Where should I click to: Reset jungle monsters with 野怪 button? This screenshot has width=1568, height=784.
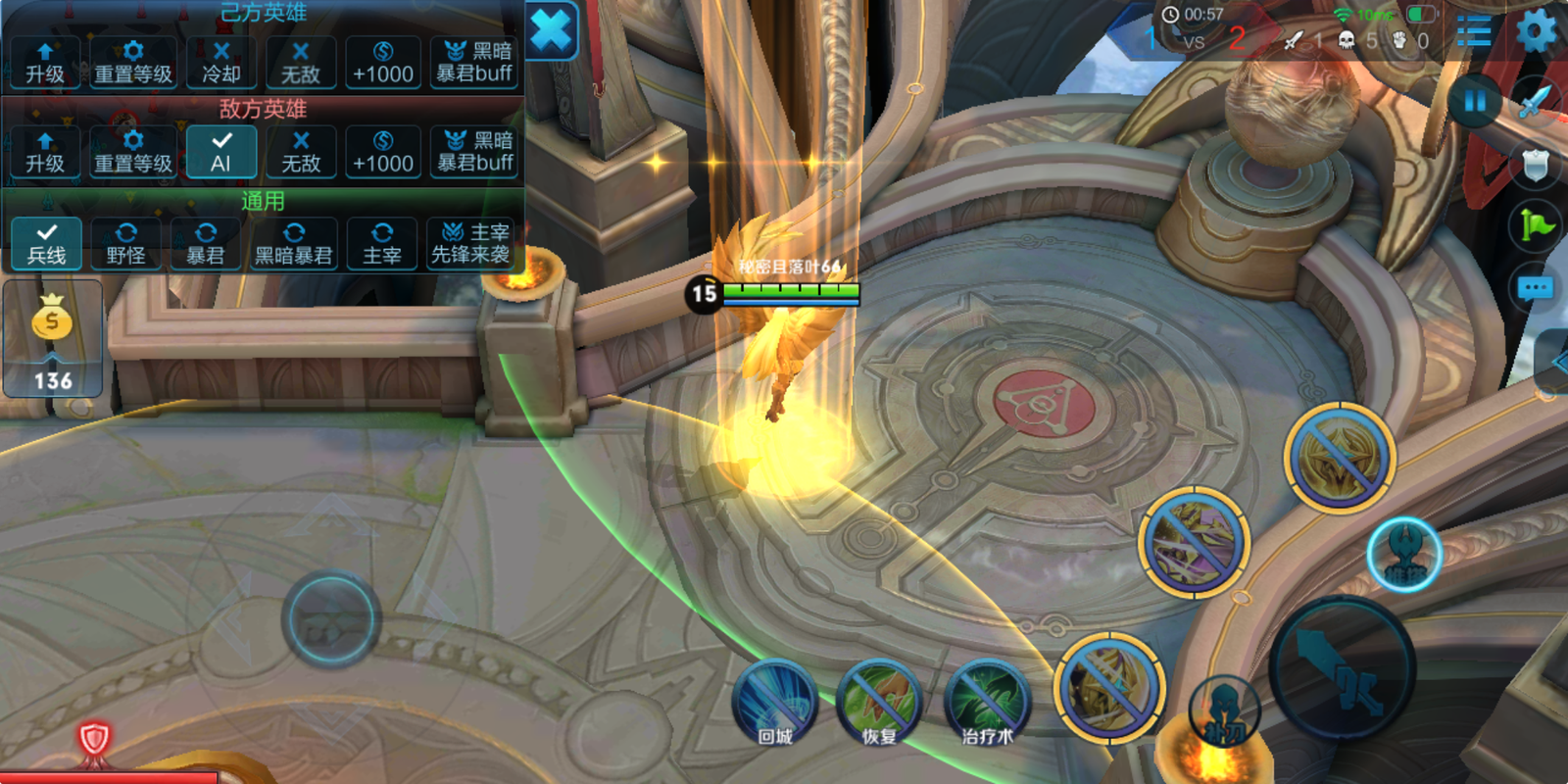tap(125, 244)
